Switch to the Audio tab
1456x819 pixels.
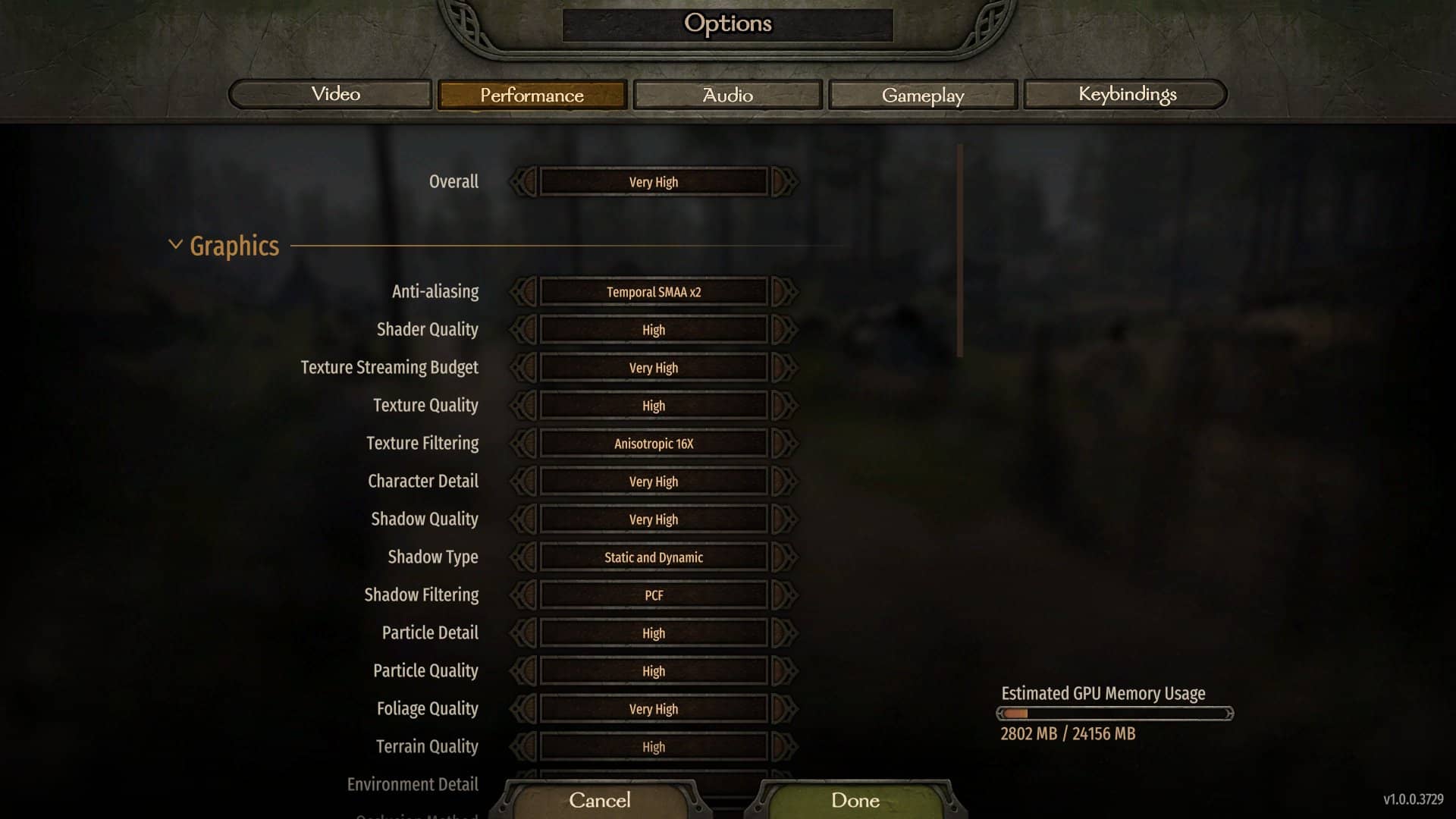[x=726, y=94]
